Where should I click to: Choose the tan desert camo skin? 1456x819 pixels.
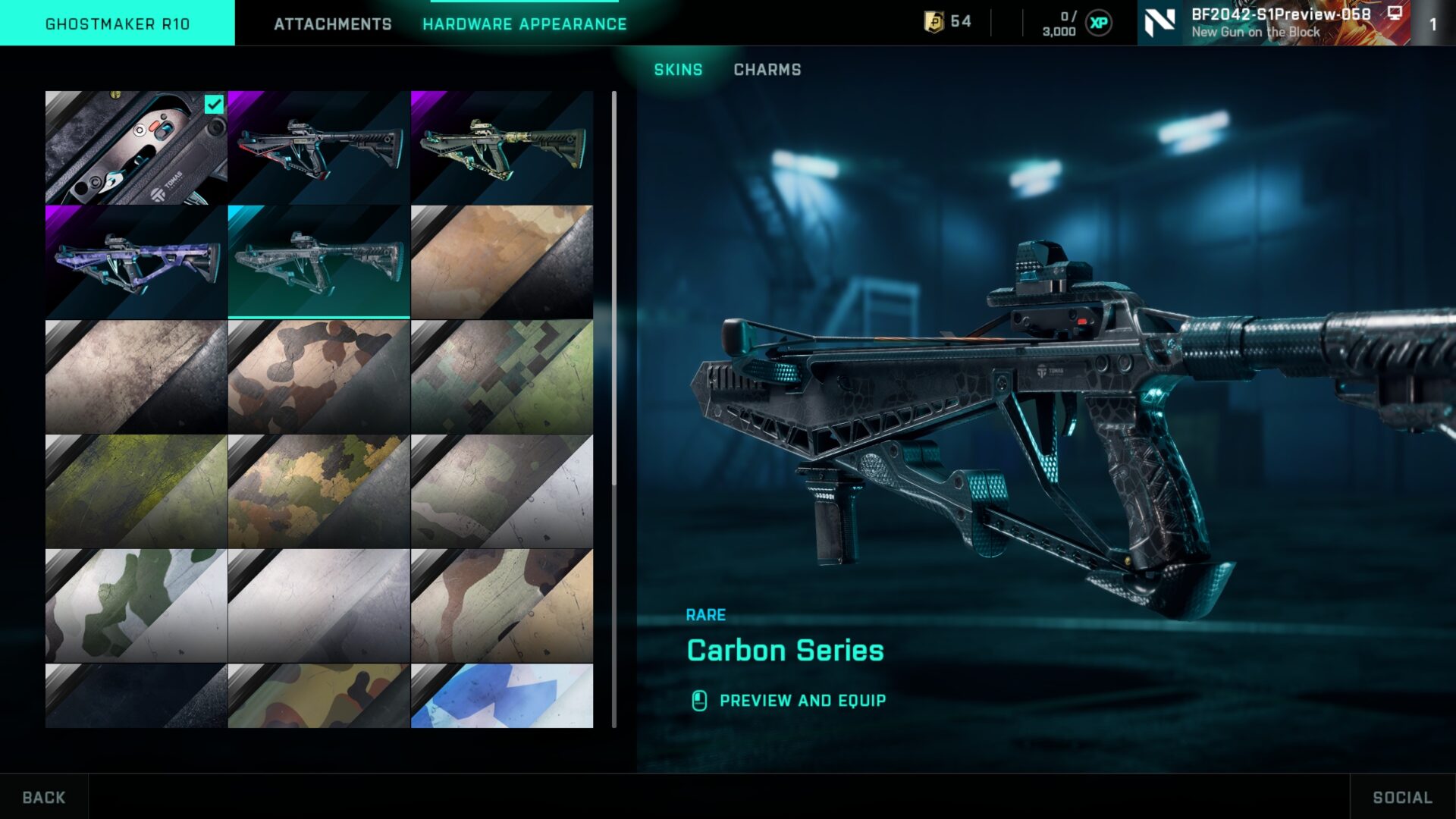coord(501,262)
